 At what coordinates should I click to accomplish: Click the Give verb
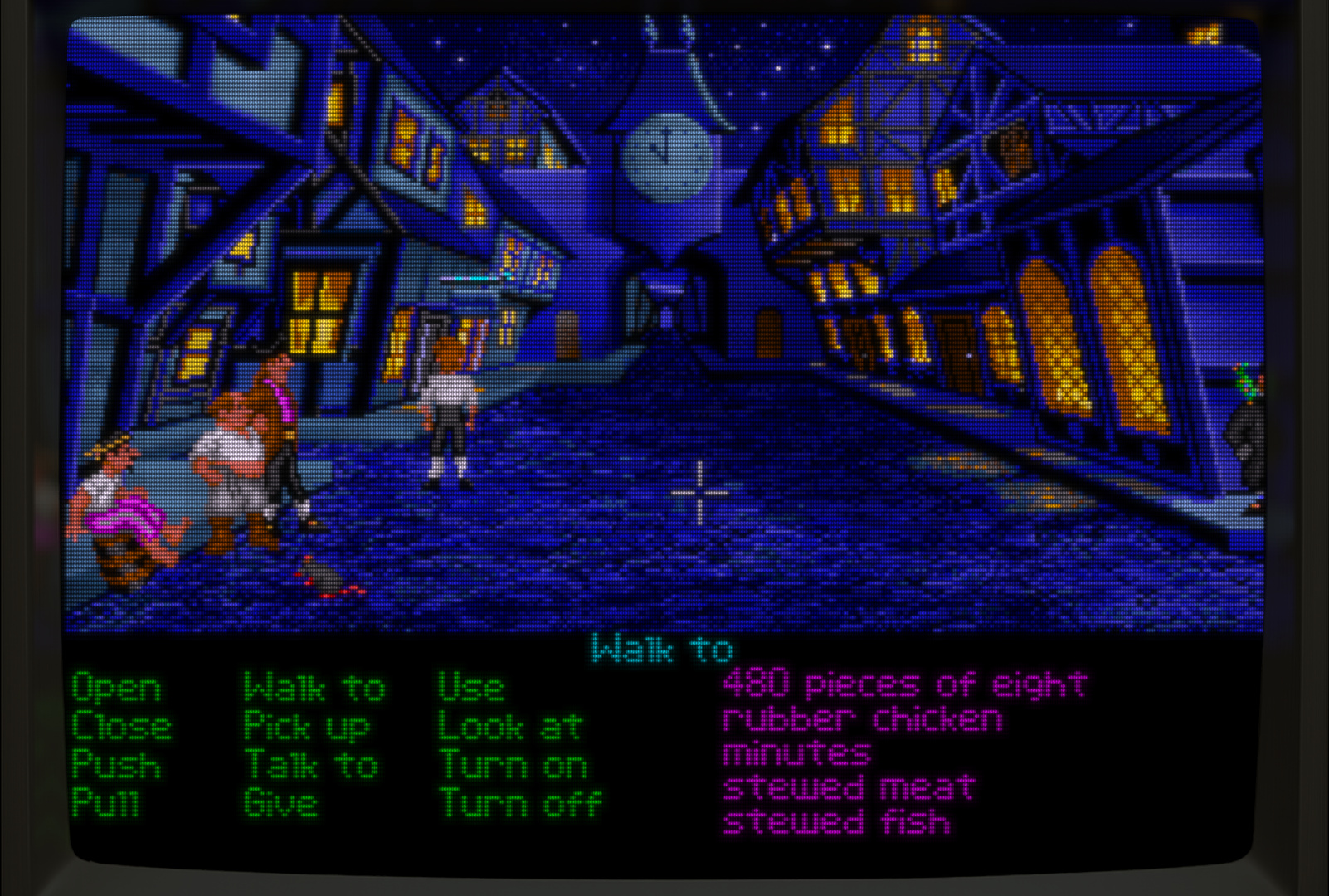click(280, 803)
